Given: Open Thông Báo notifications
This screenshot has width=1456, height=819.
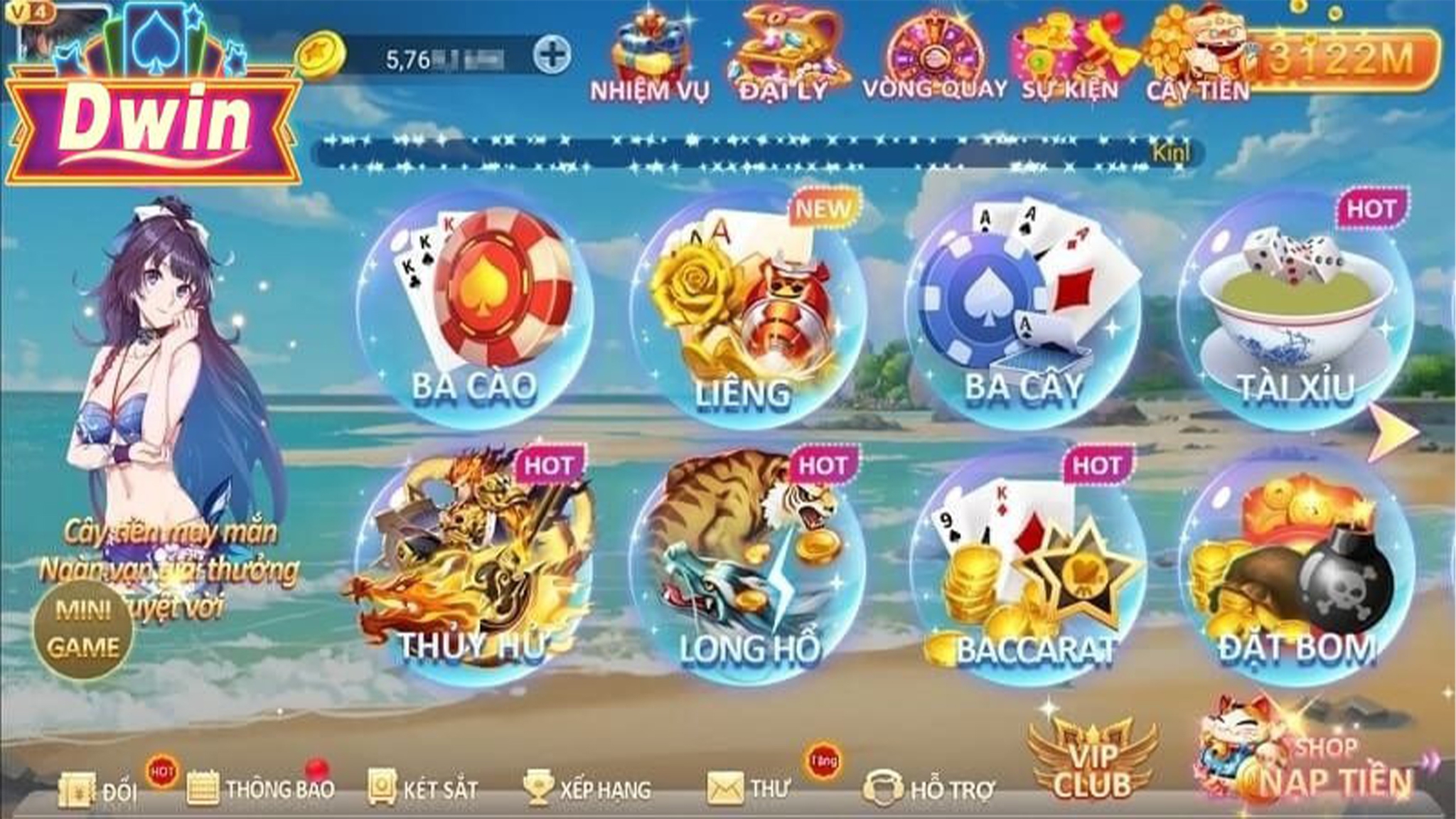Looking at the screenshot, I should [x=260, y=788].
